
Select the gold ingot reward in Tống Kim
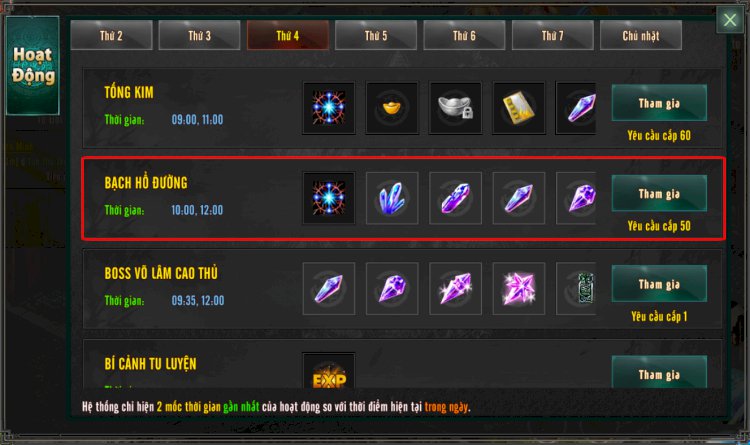pos(392,108)
